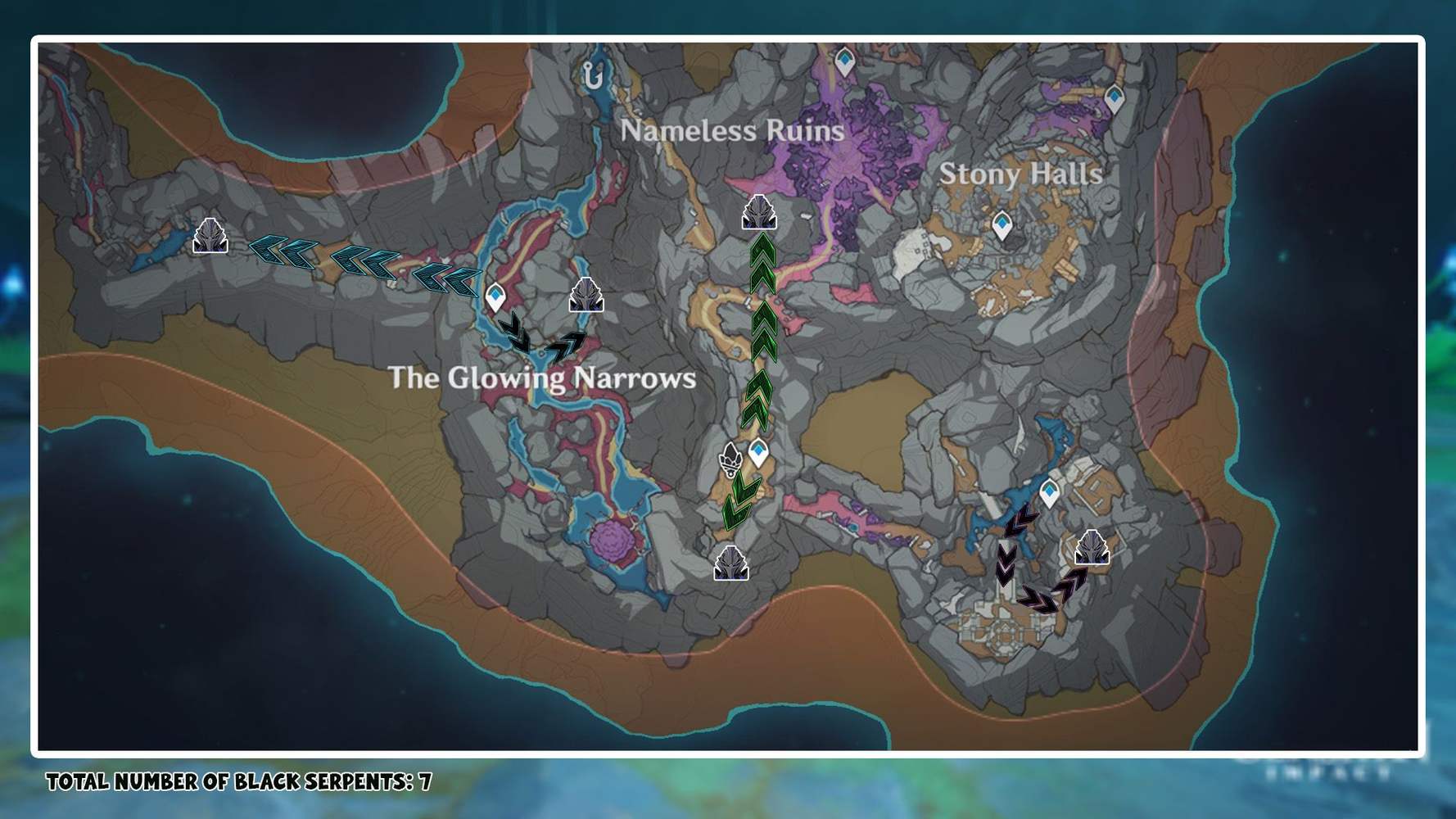Select the teleport waypoint inside Stony Halls
The image size is (1456, 819).
(x=1001, y=222)
